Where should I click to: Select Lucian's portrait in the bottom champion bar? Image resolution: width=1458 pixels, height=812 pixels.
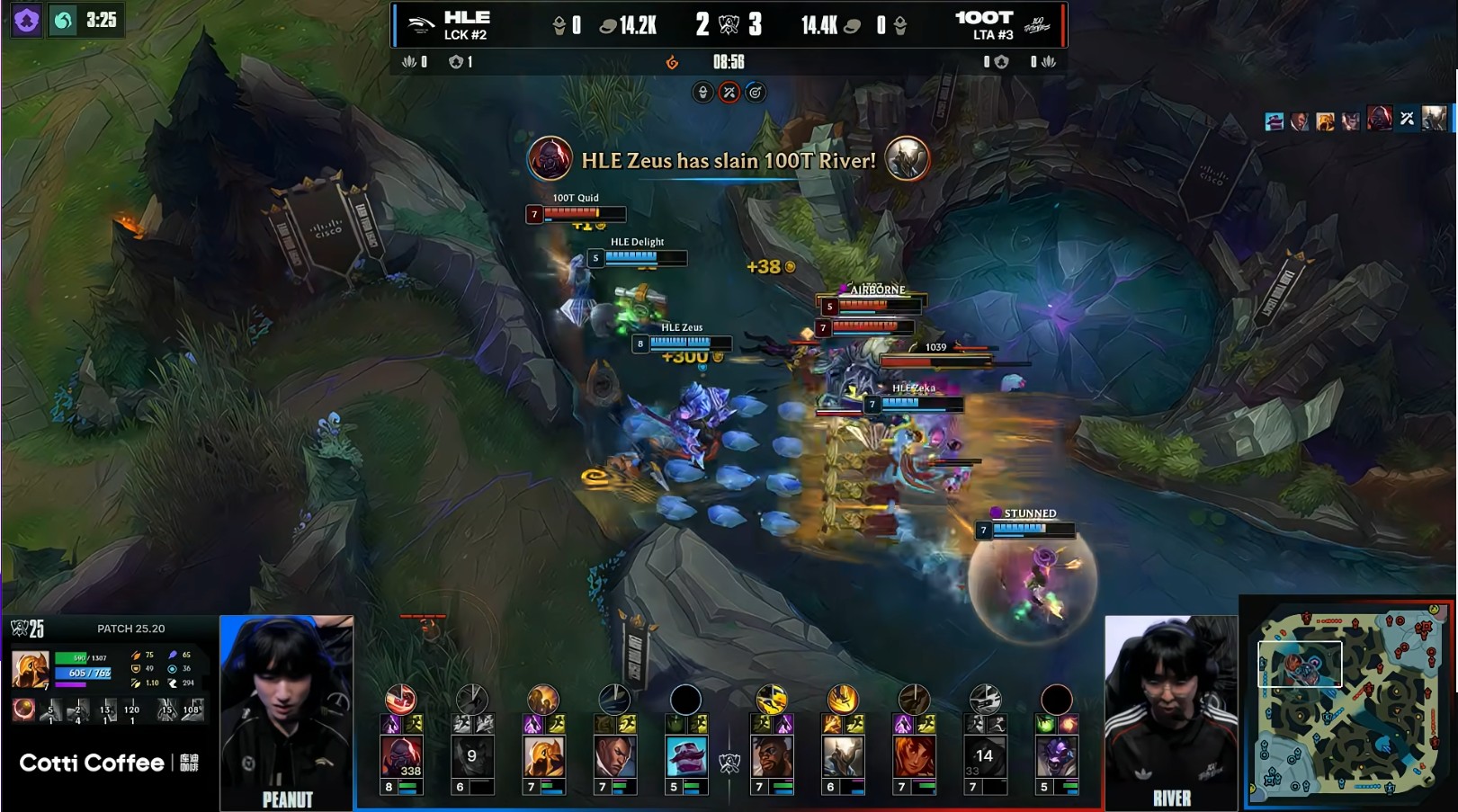tap(614, 756)
